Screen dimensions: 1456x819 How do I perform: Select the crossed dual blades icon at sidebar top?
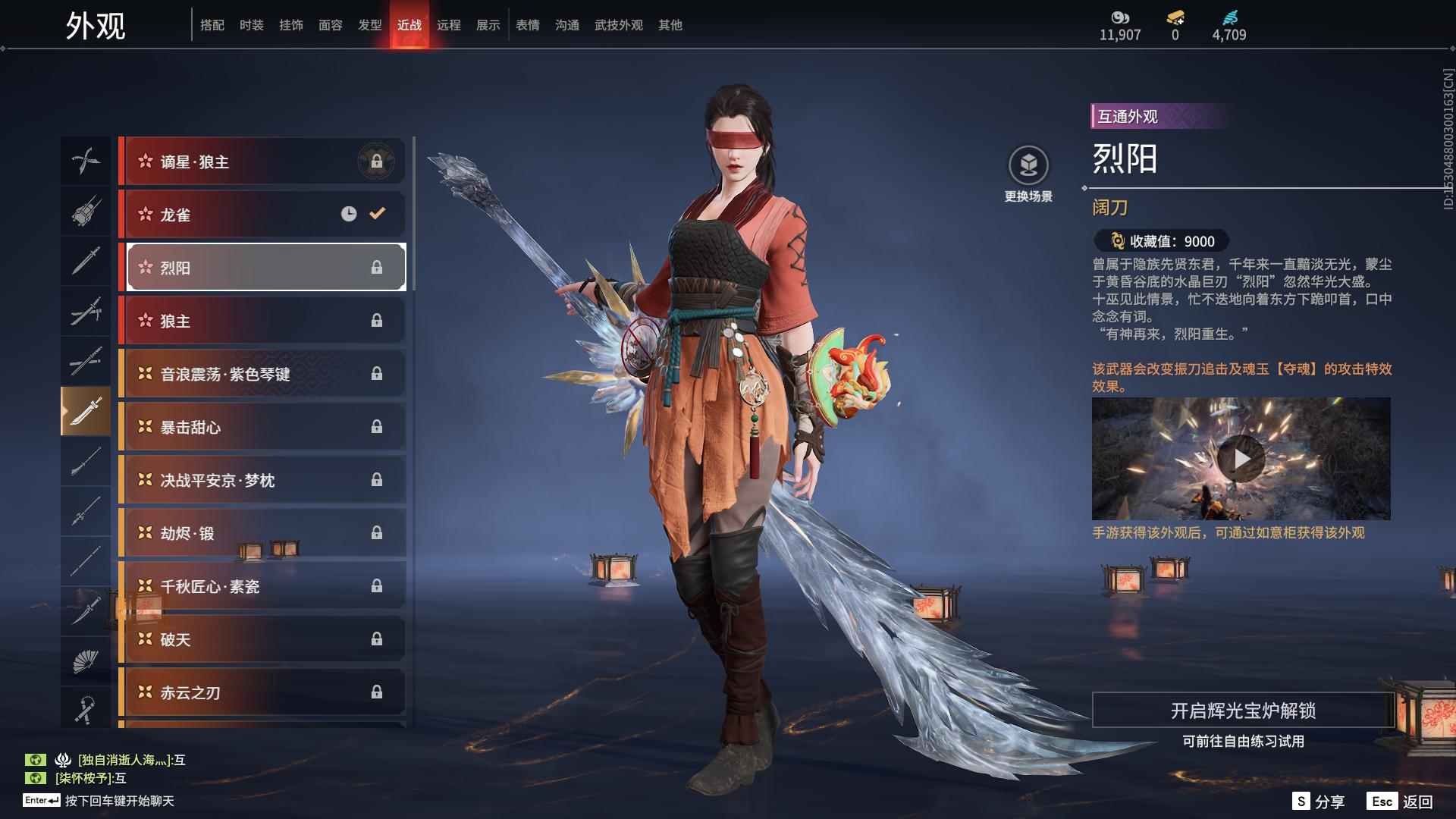(x=86, y=161)
